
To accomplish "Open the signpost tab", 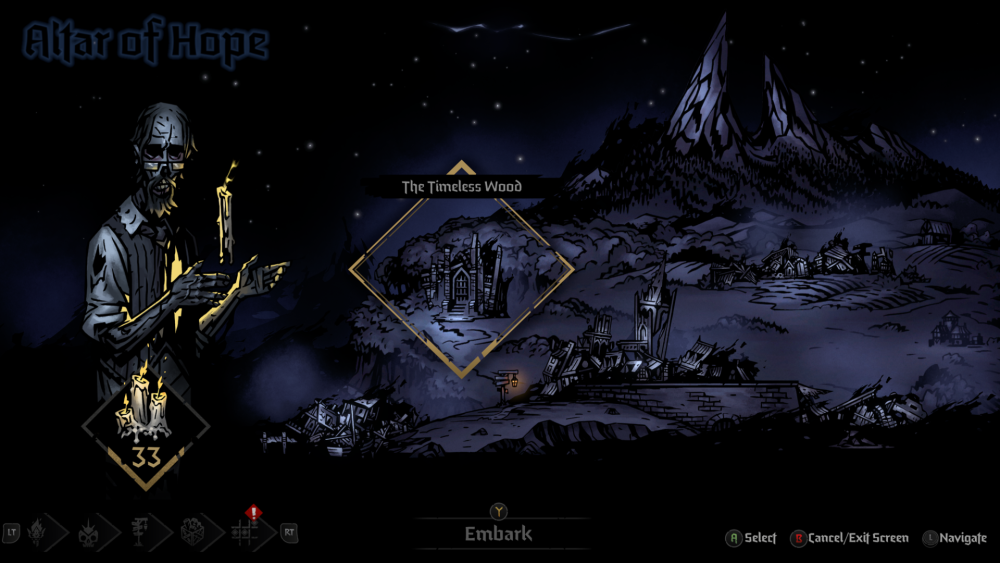I will point(143,532).
